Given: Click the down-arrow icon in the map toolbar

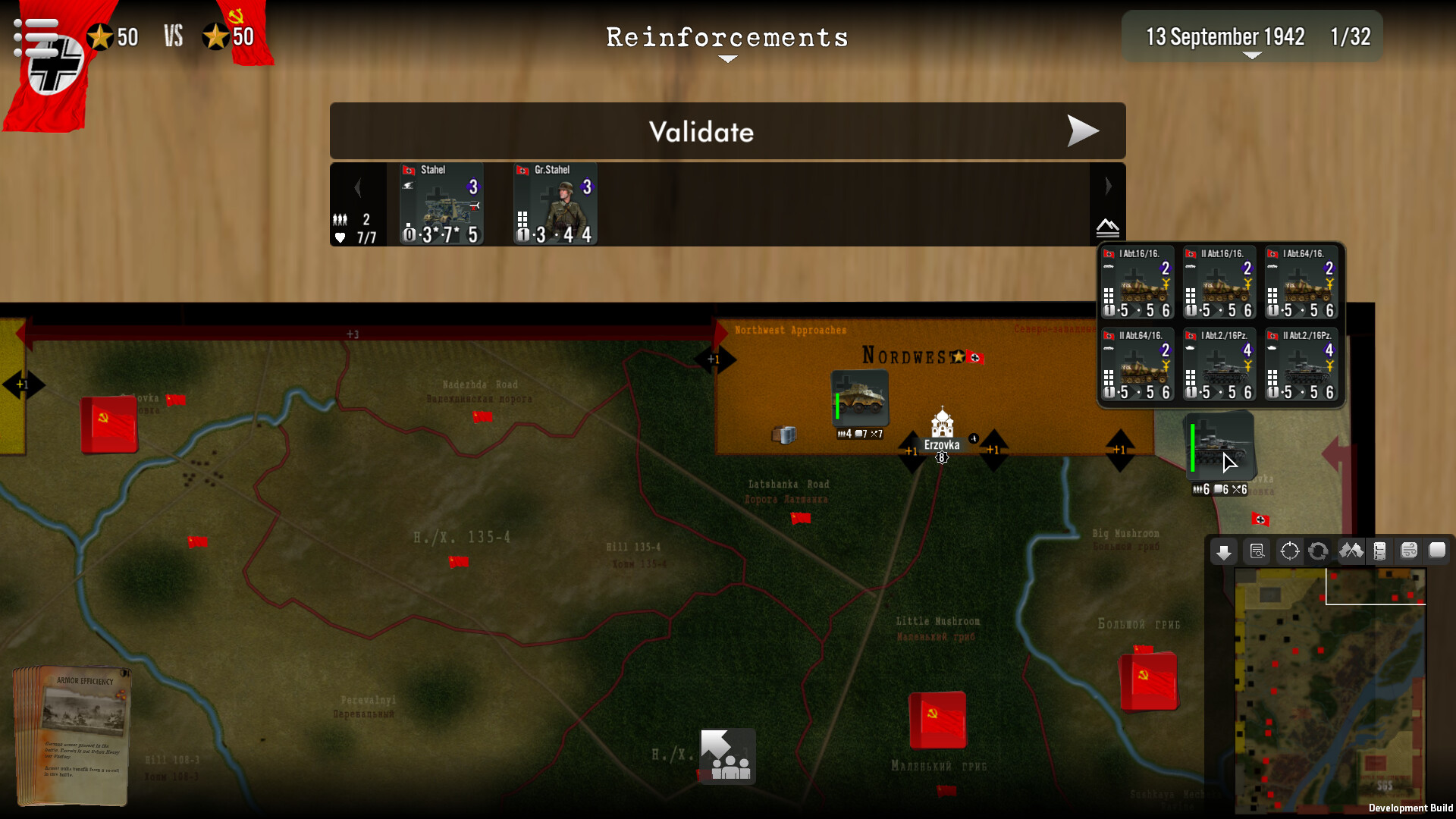Looking at the screenshot, I should (1223, 551).
